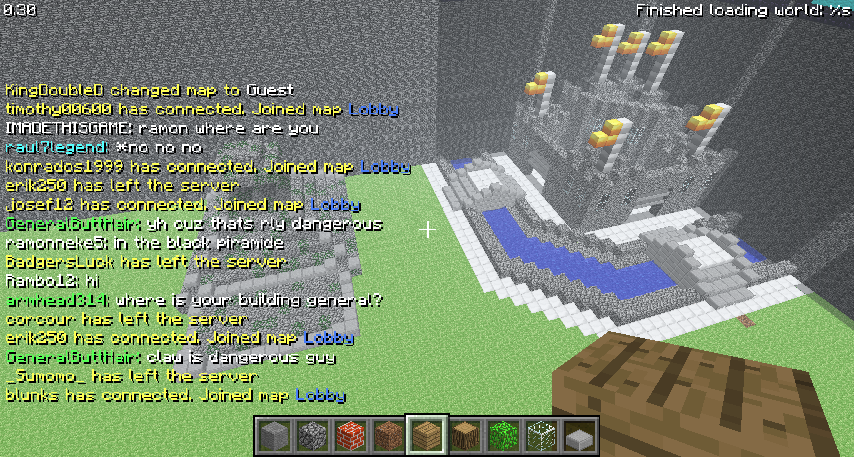Viewport: 854px width, 457px height.
Task: Choose the cobblestone block in the hotbar
Action: click(x=311, y=436)
